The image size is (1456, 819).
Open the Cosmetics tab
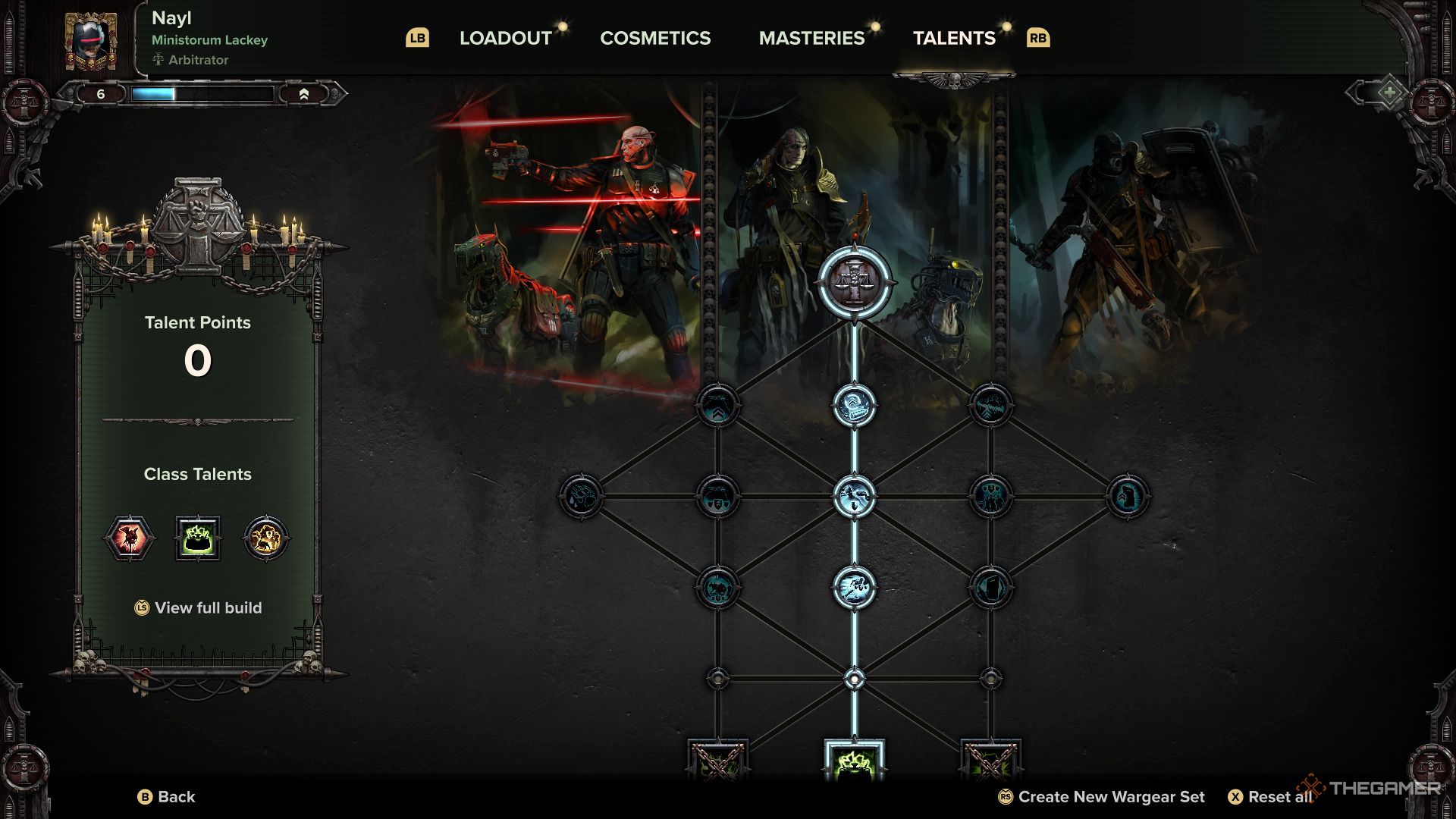click(655, 38)
